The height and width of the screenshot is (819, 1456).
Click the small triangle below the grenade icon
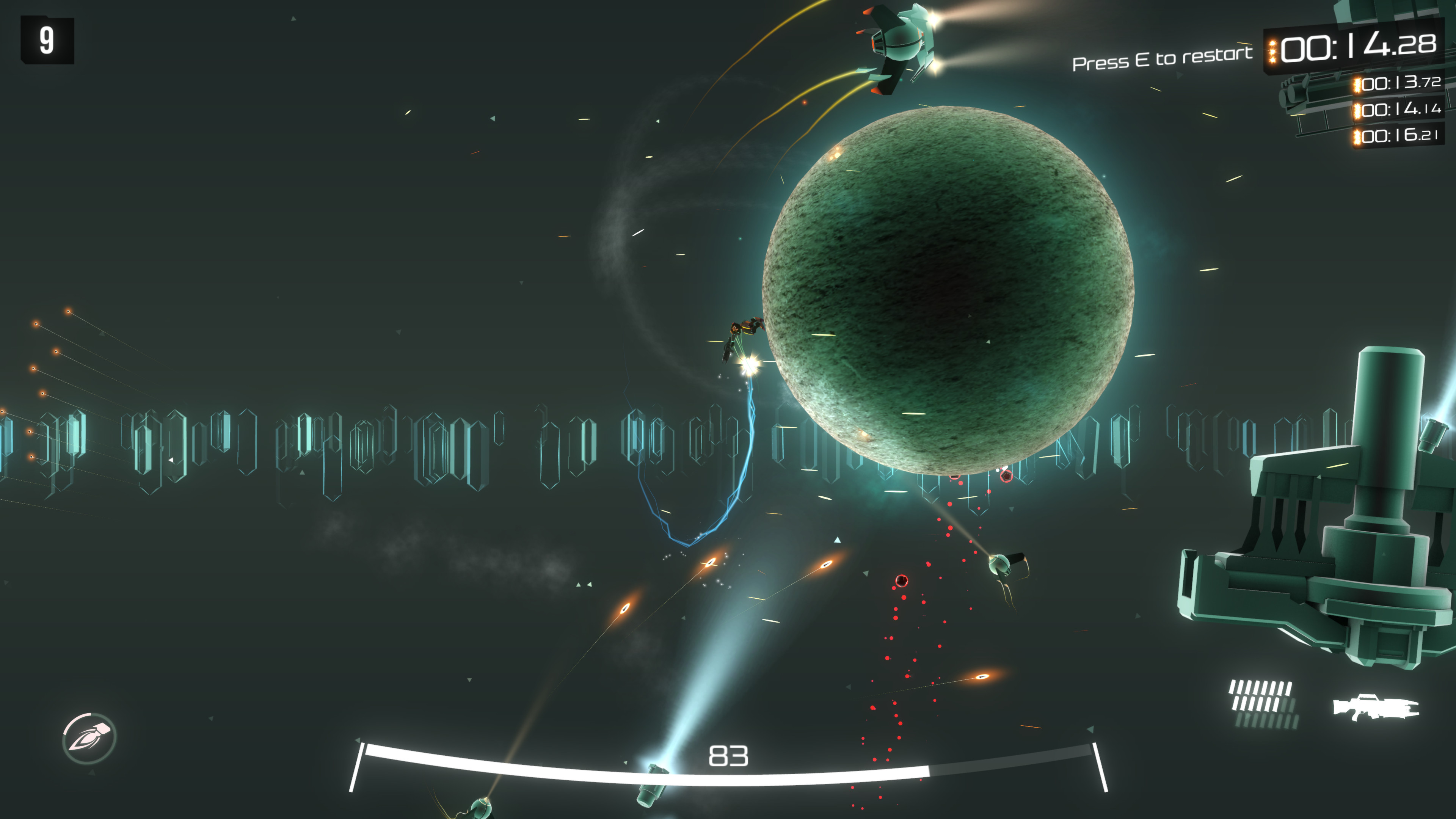(x=92, y=773)
